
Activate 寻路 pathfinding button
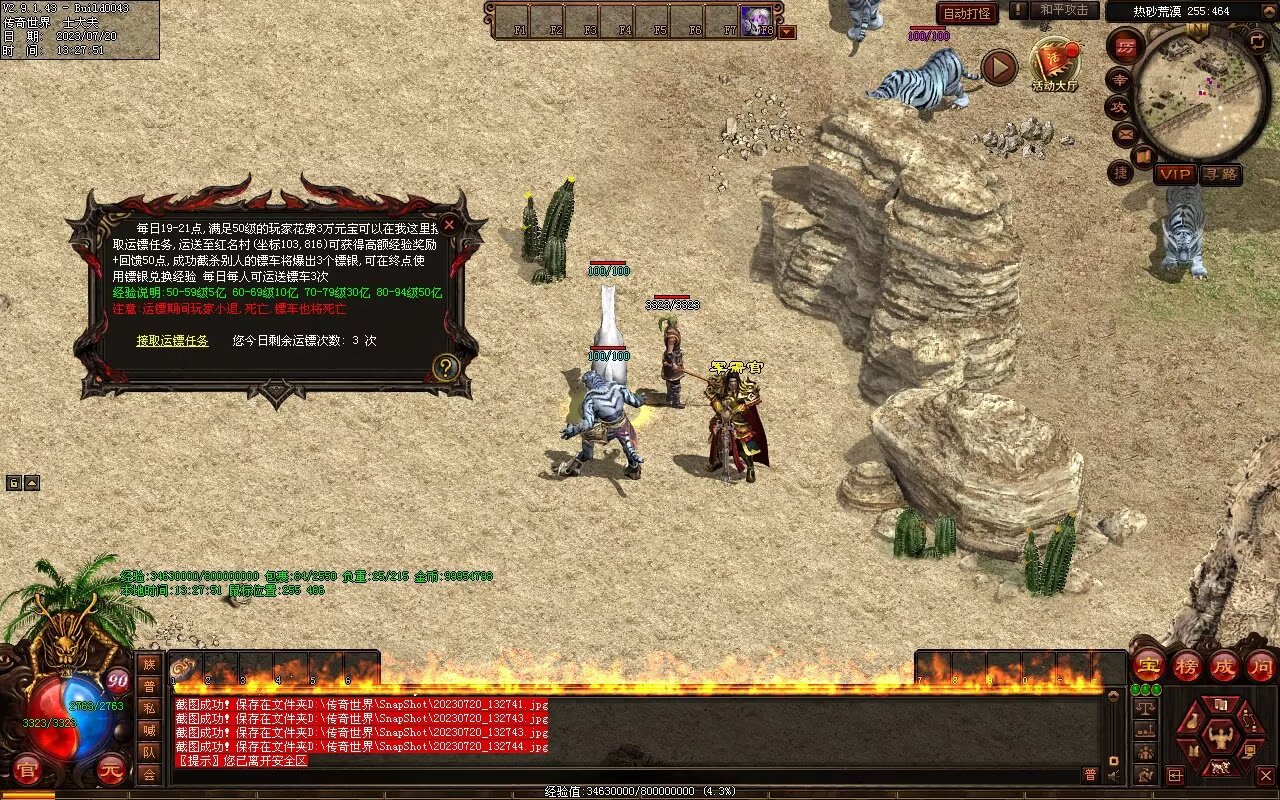1220,174
